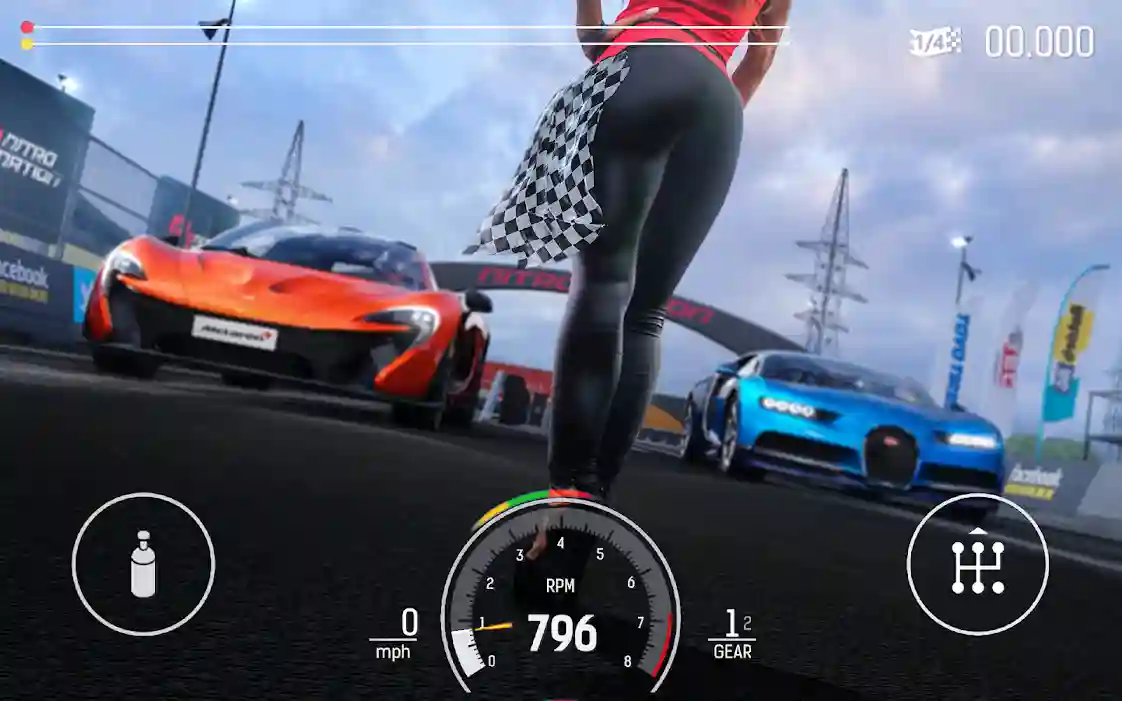Screen dimensions: 1122x701
Task: Activate the nitro bottle boost button
Action: (x=143, y=564)
